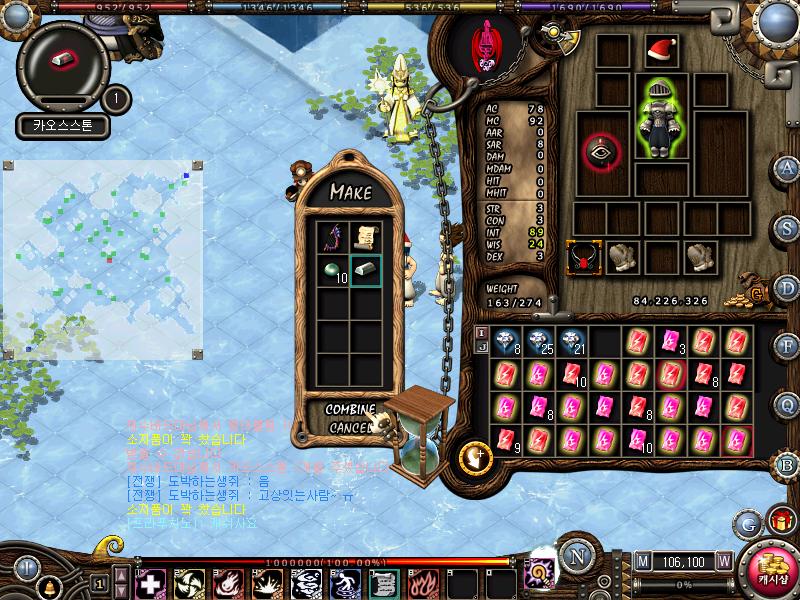Switch to the I inventory tab
The image size is (800, 600).
coord(481,332)
